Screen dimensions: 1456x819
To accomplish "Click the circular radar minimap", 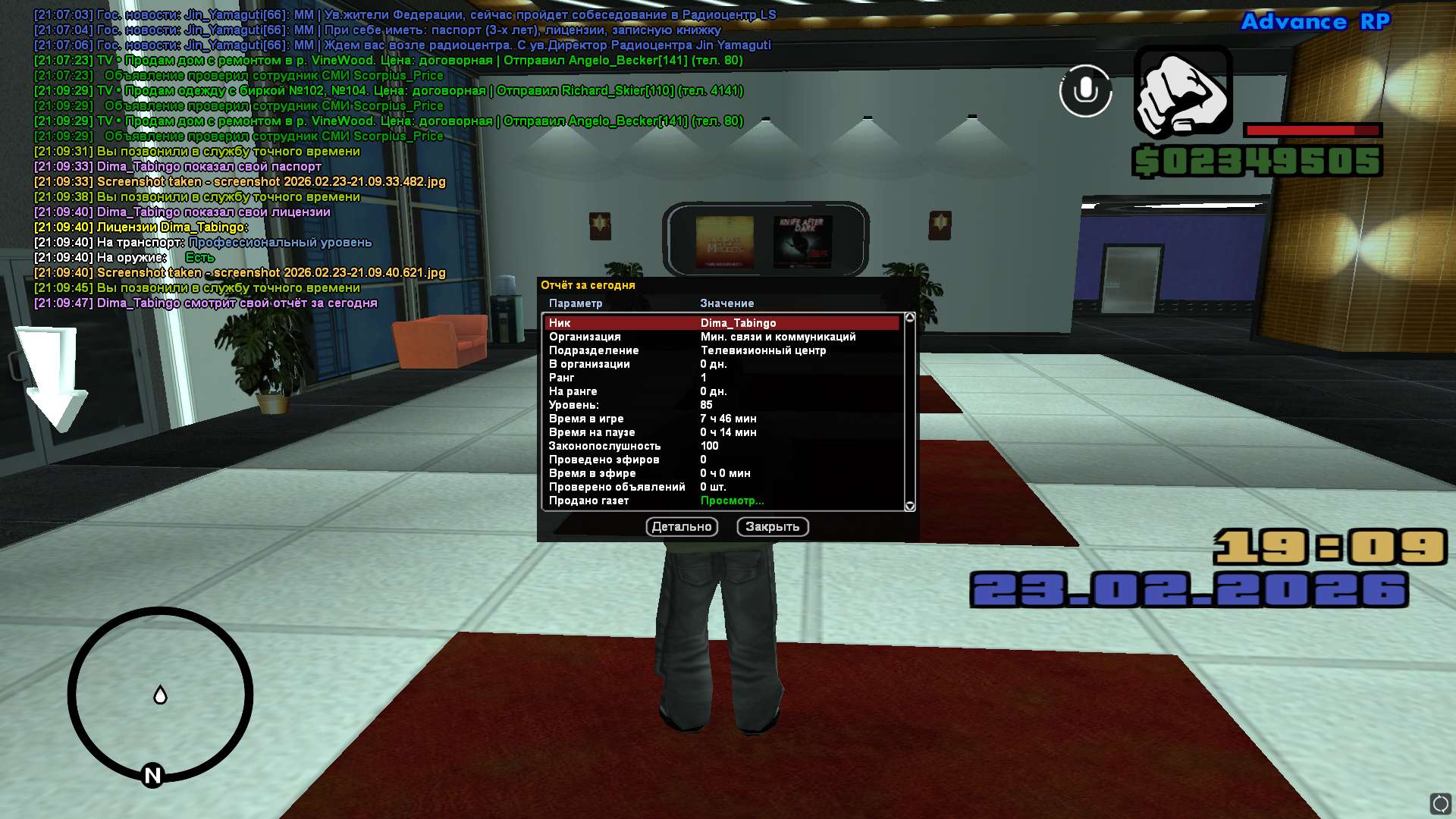I will pos(160,695).
